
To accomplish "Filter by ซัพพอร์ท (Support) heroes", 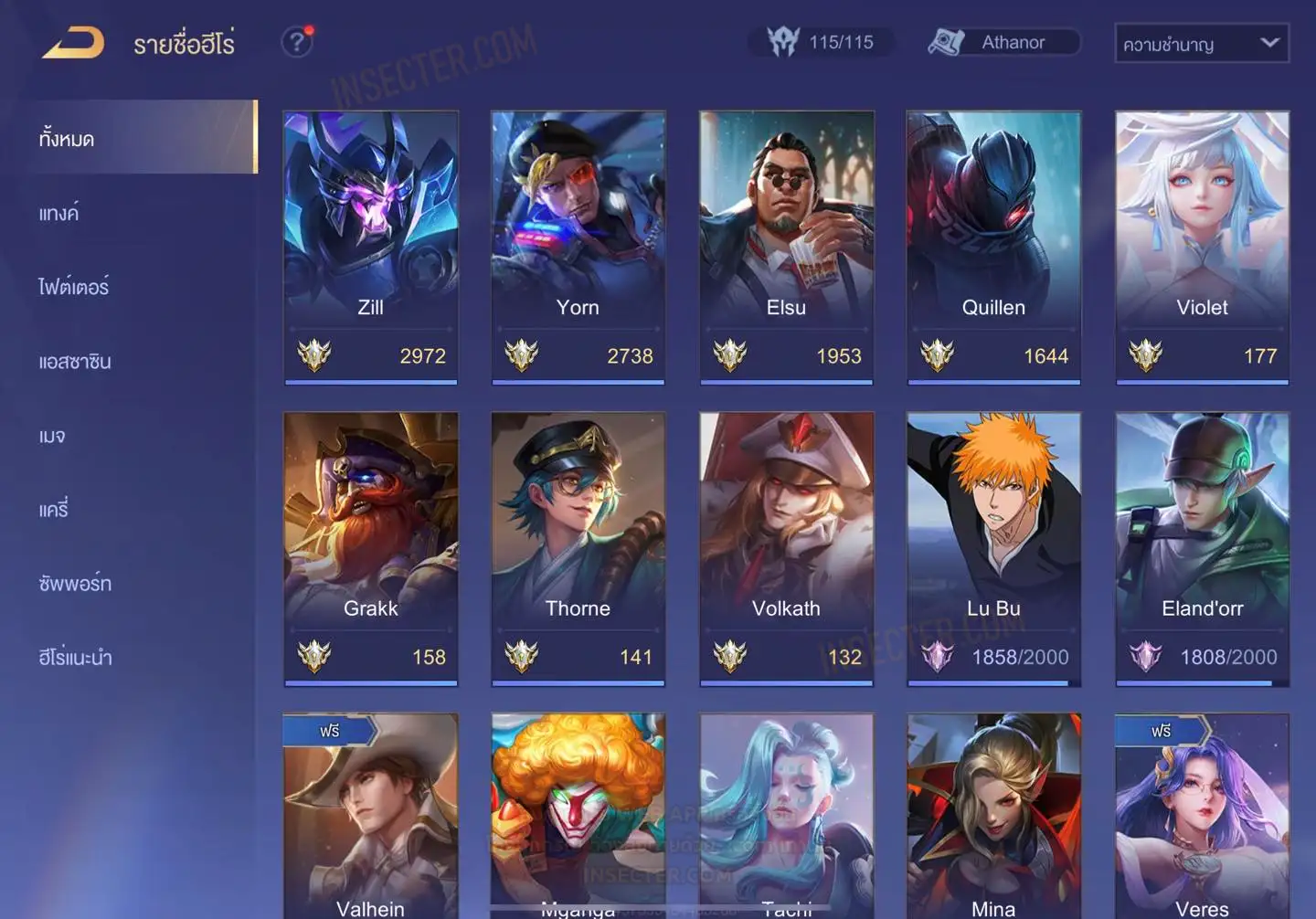I will [x=75, y=584].
